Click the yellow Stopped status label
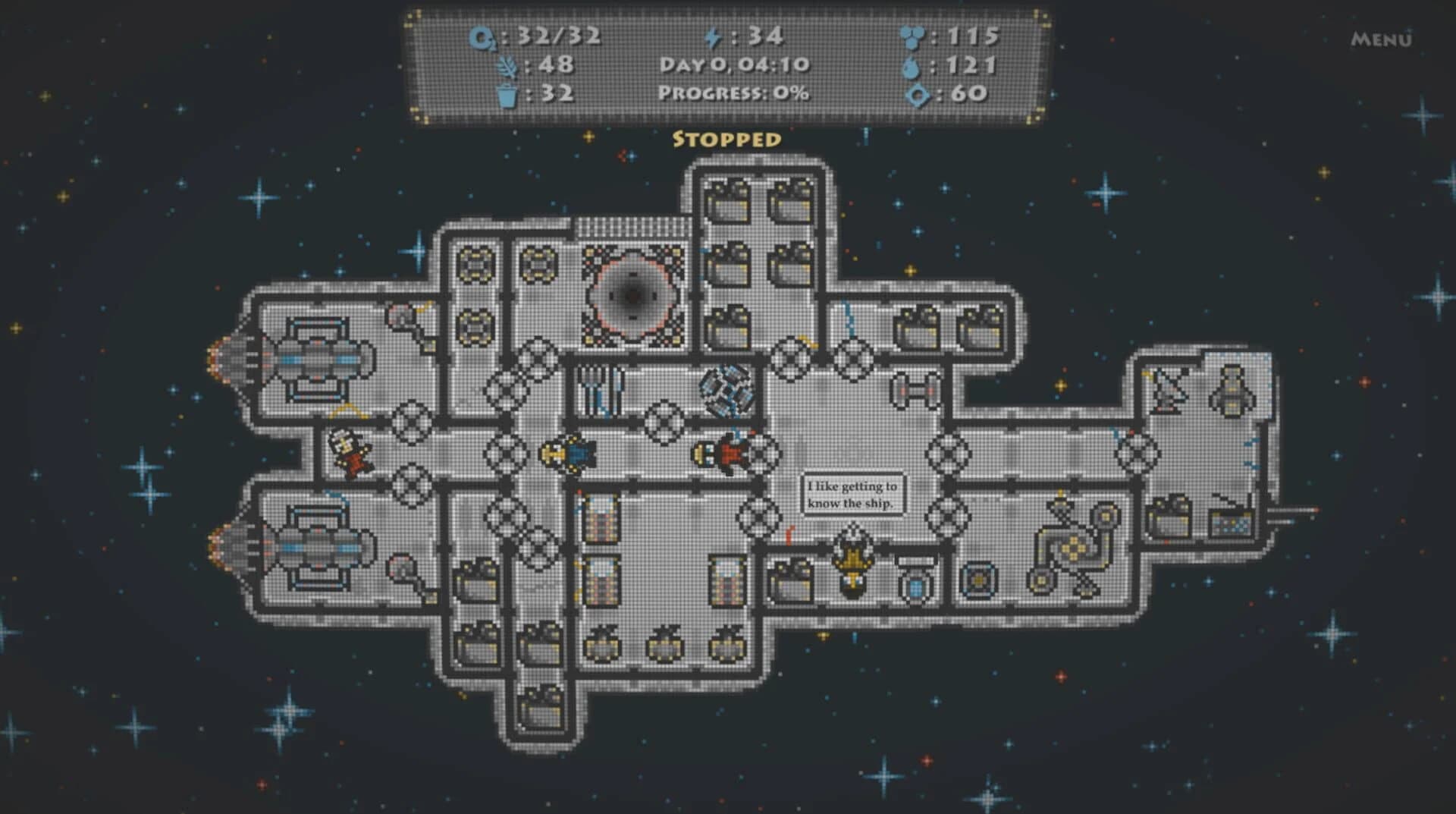This screenshot has width=1456, height=814. click(726, 140)
